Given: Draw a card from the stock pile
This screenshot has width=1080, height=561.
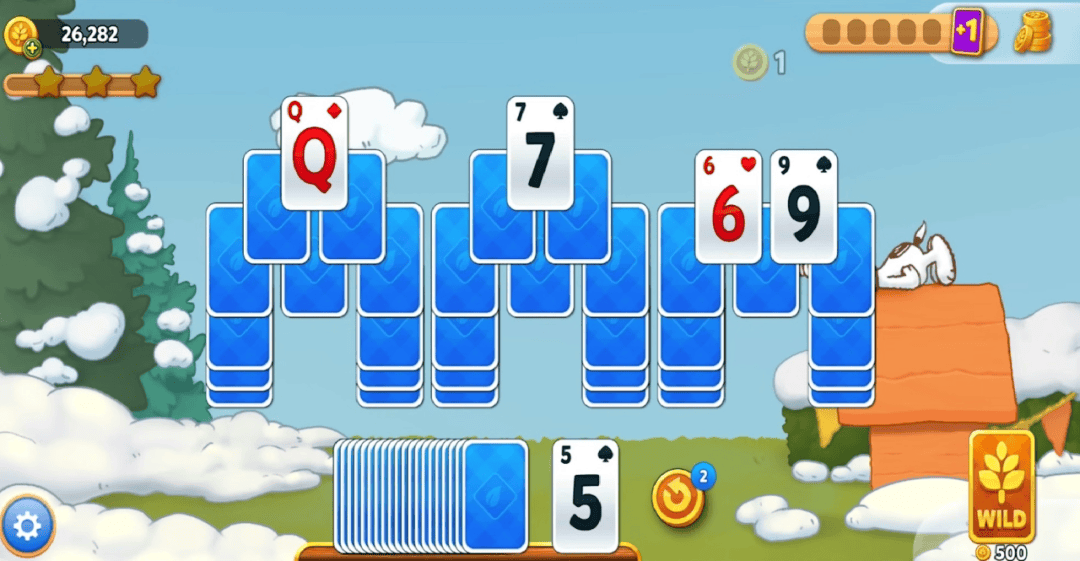Looking at the screenshot, I should pos(494,494).
